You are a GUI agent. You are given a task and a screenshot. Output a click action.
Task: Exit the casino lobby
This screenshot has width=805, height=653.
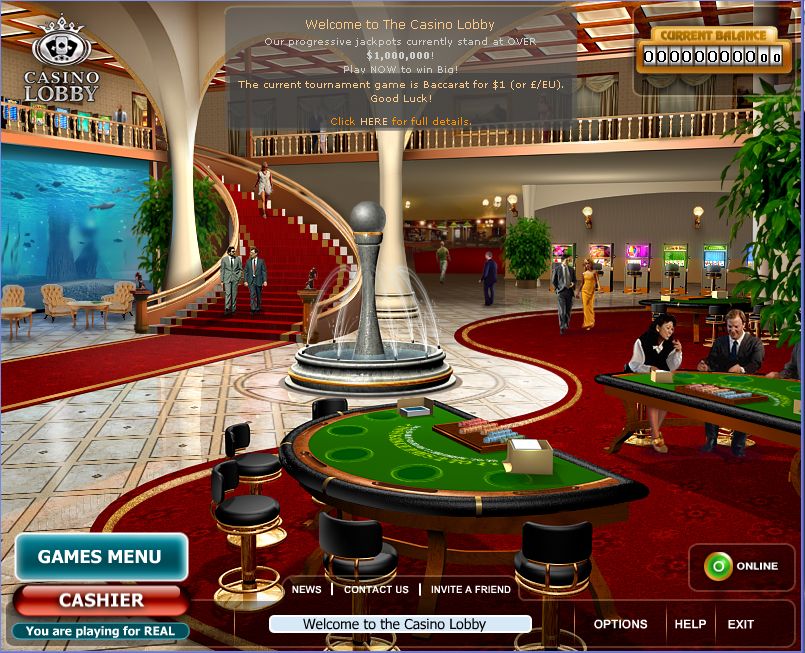741,624
